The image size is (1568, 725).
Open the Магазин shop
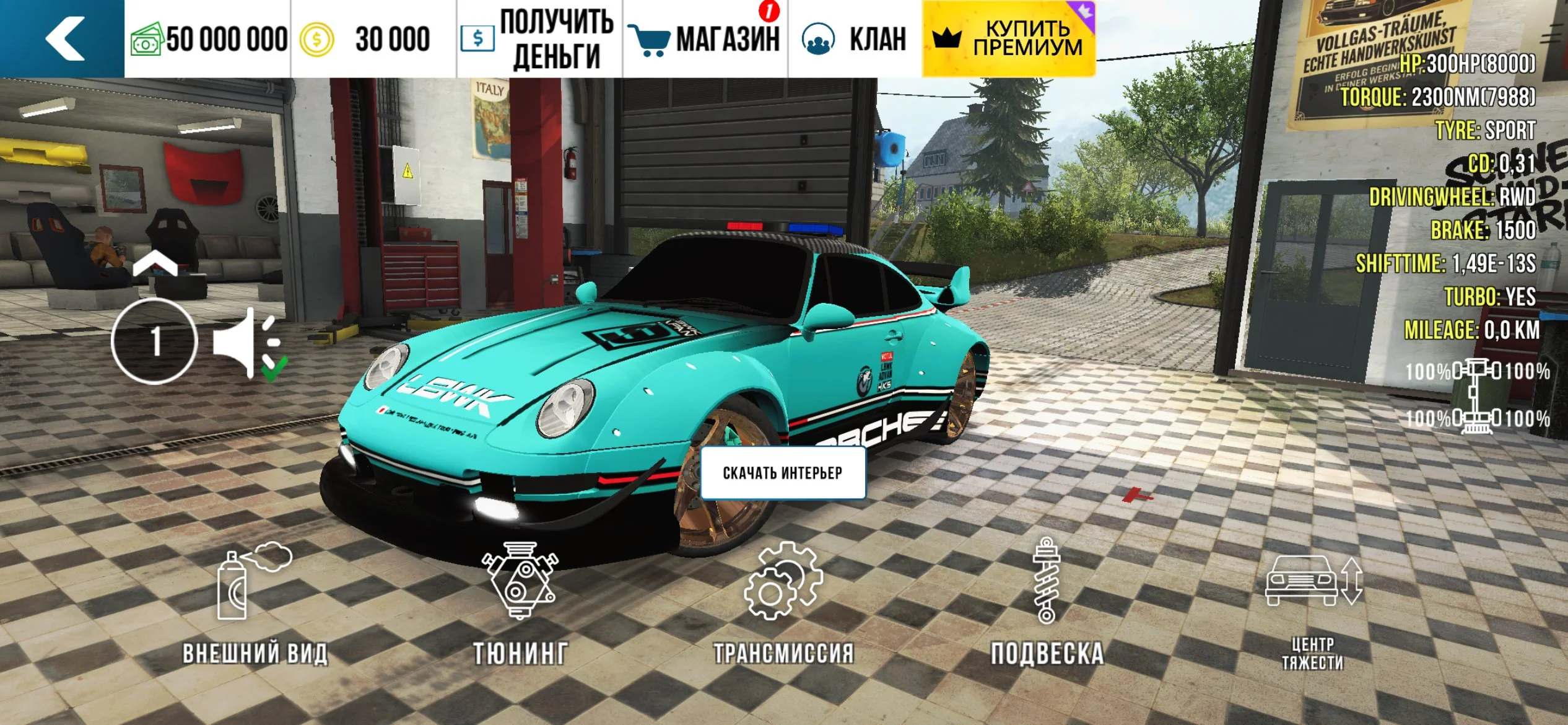(705, 38)
